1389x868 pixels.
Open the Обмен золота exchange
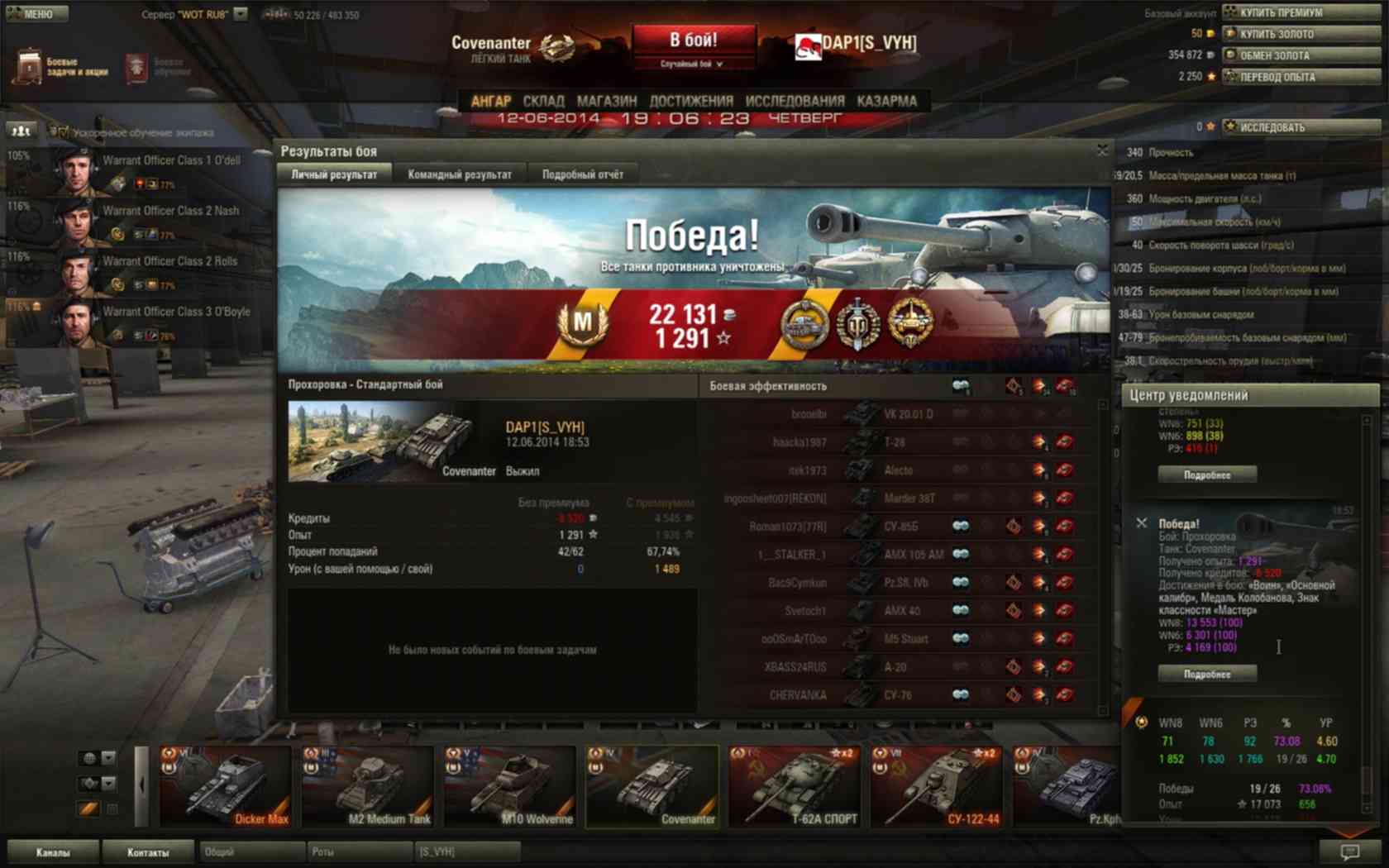[1301, 55]
